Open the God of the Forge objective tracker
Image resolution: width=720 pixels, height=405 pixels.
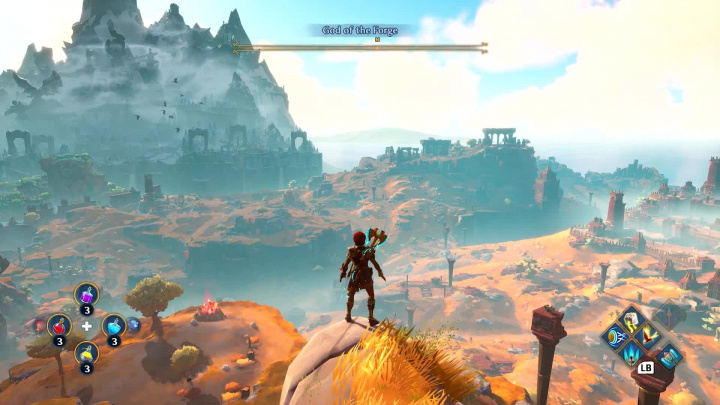[x=360, y=31]
